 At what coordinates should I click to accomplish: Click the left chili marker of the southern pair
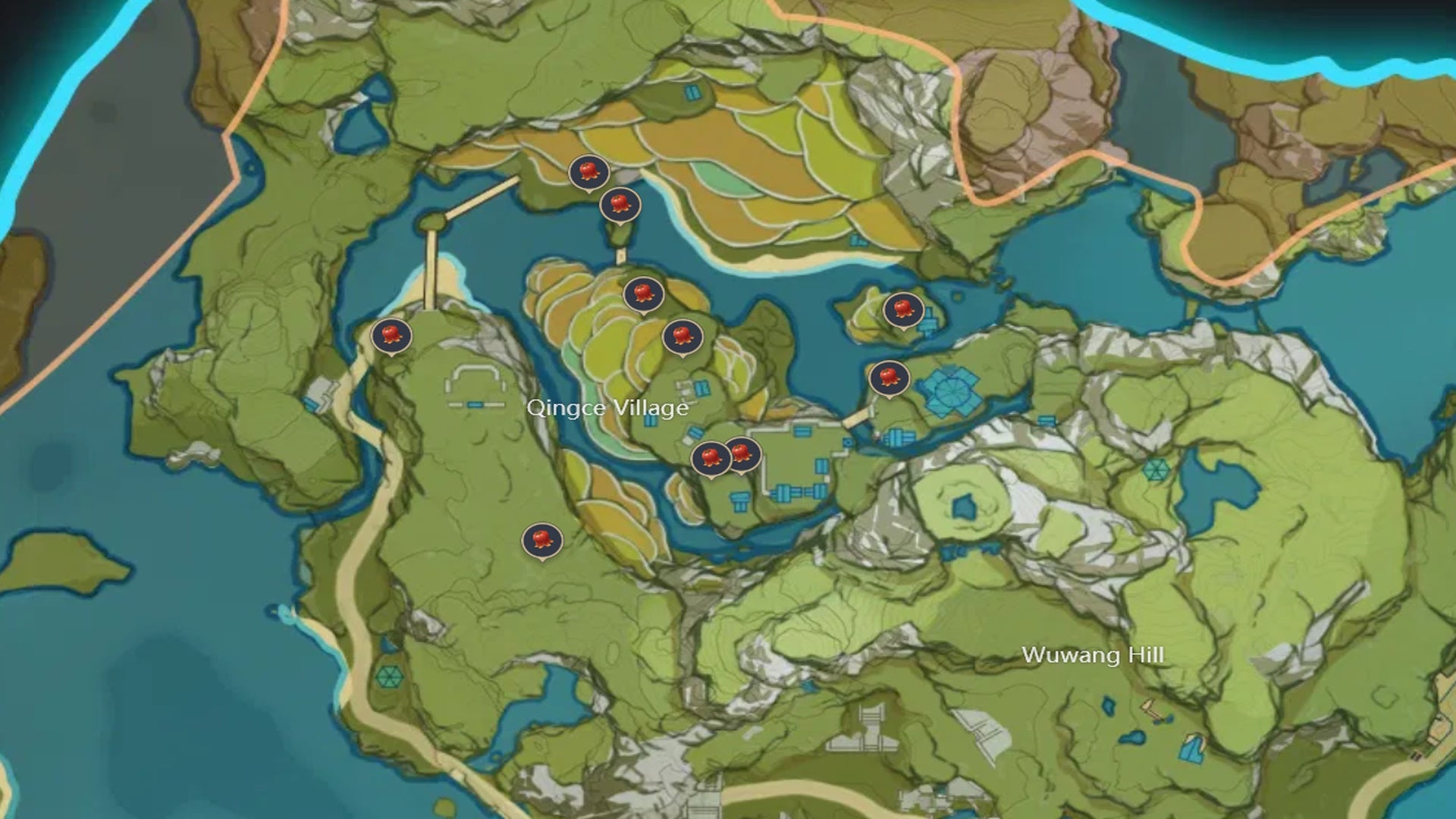711,457
